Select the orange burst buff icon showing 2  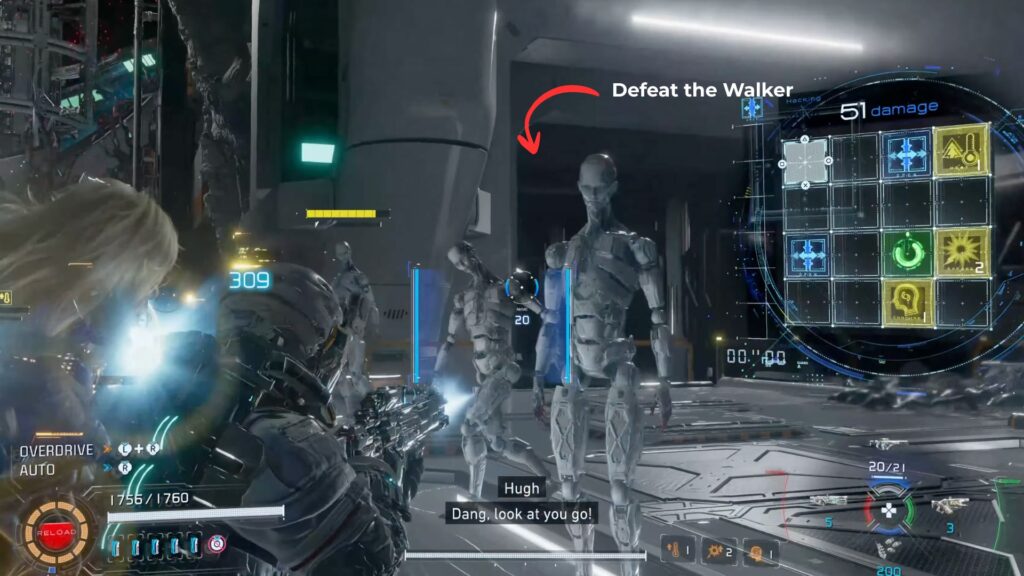(x=719, y=550)
